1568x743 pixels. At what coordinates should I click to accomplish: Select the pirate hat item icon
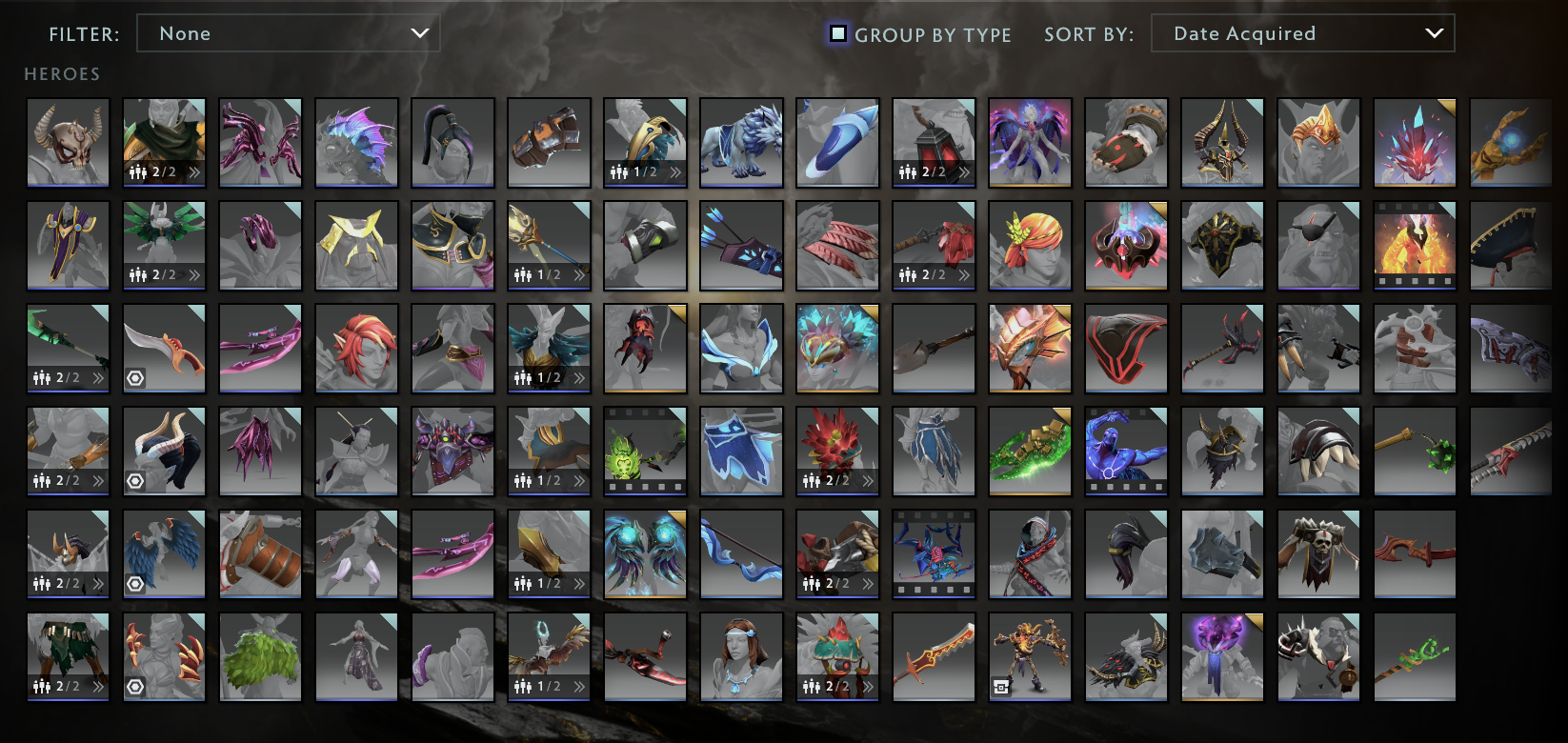(x=1511, y=246)
